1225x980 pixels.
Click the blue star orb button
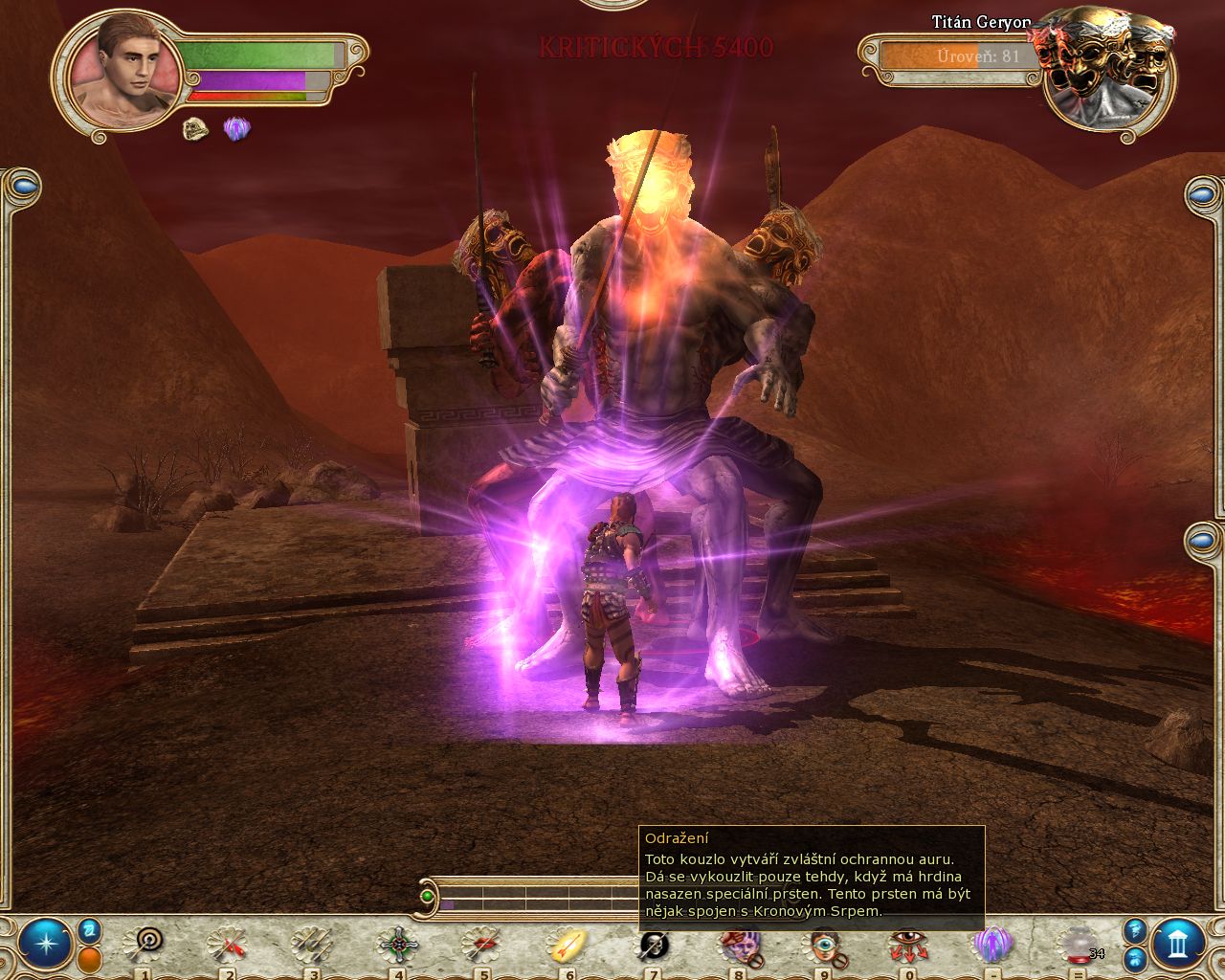pos(45,943)
